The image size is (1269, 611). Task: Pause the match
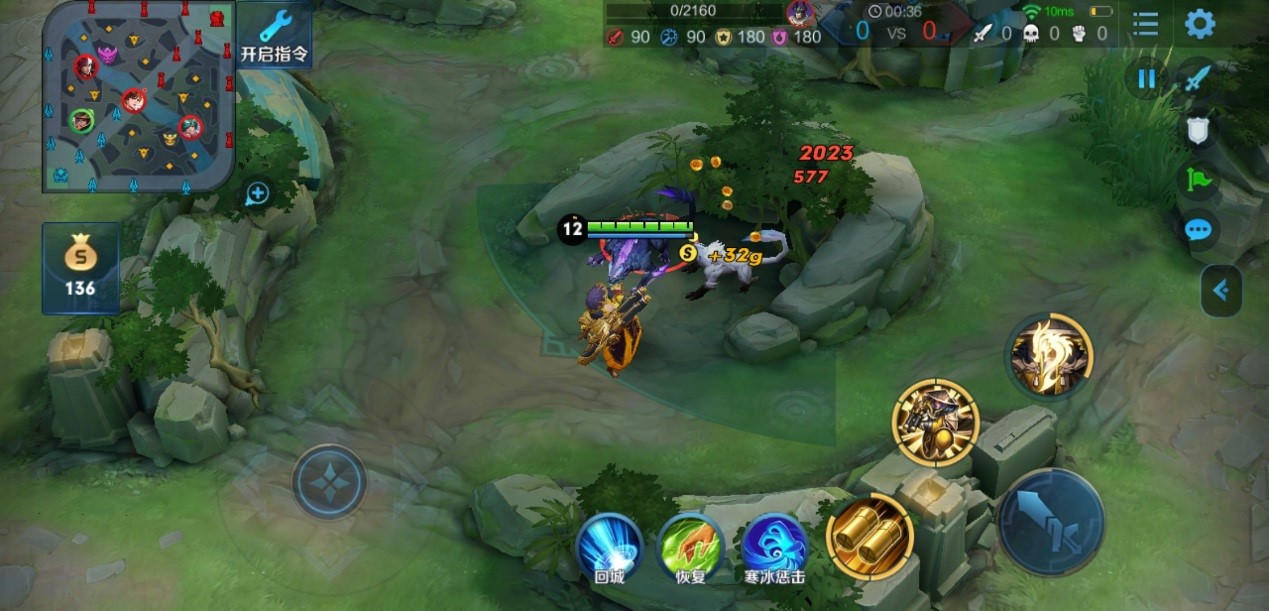[x=1146, y=78]
